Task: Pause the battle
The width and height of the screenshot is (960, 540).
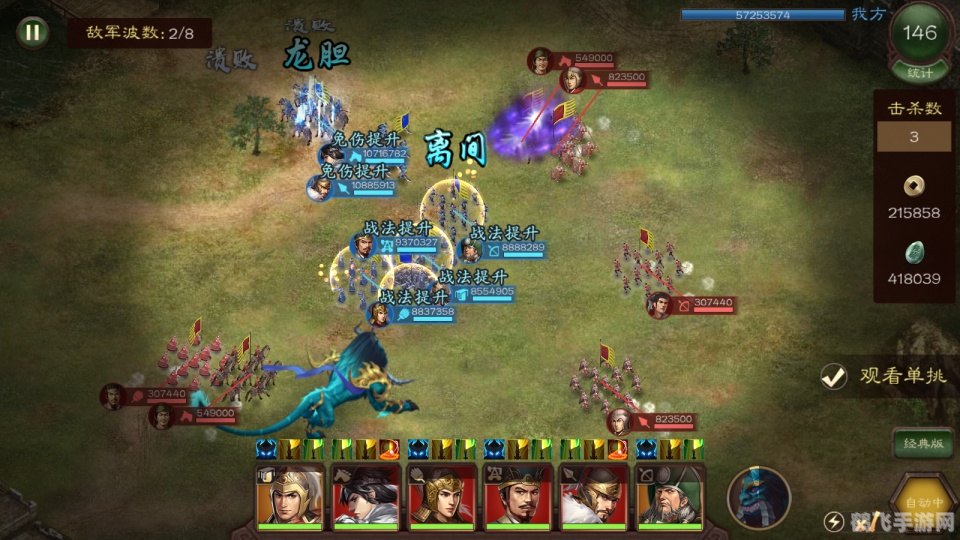Action: [x=33, y=31]
